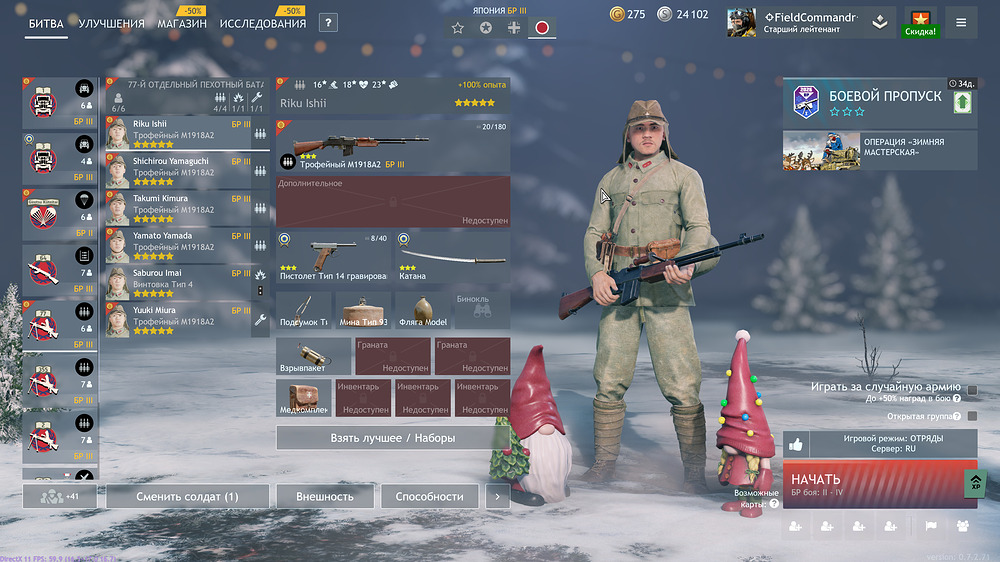This screenshot has height=562, width=1000.
Task: Select the Japan red circle faction icon
Action: pos(542,27)
